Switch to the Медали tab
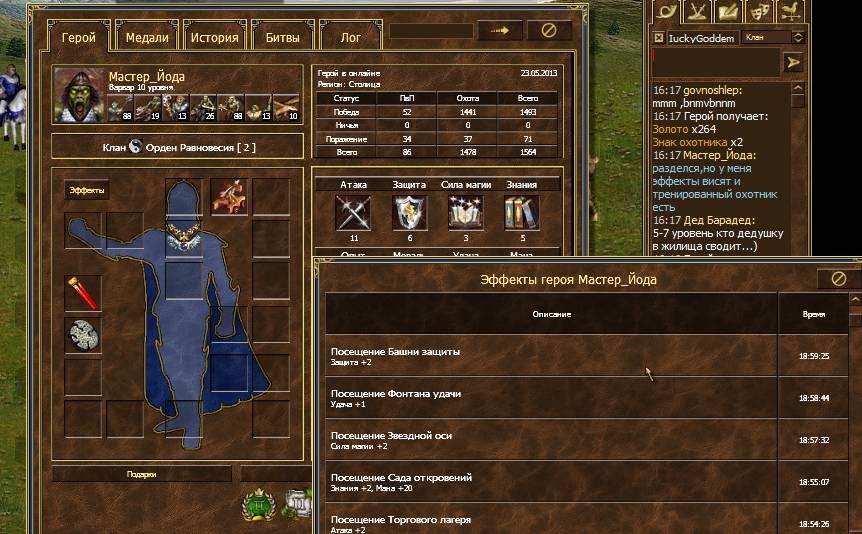The width and height of the screenshot is (862, 534). 147,38
